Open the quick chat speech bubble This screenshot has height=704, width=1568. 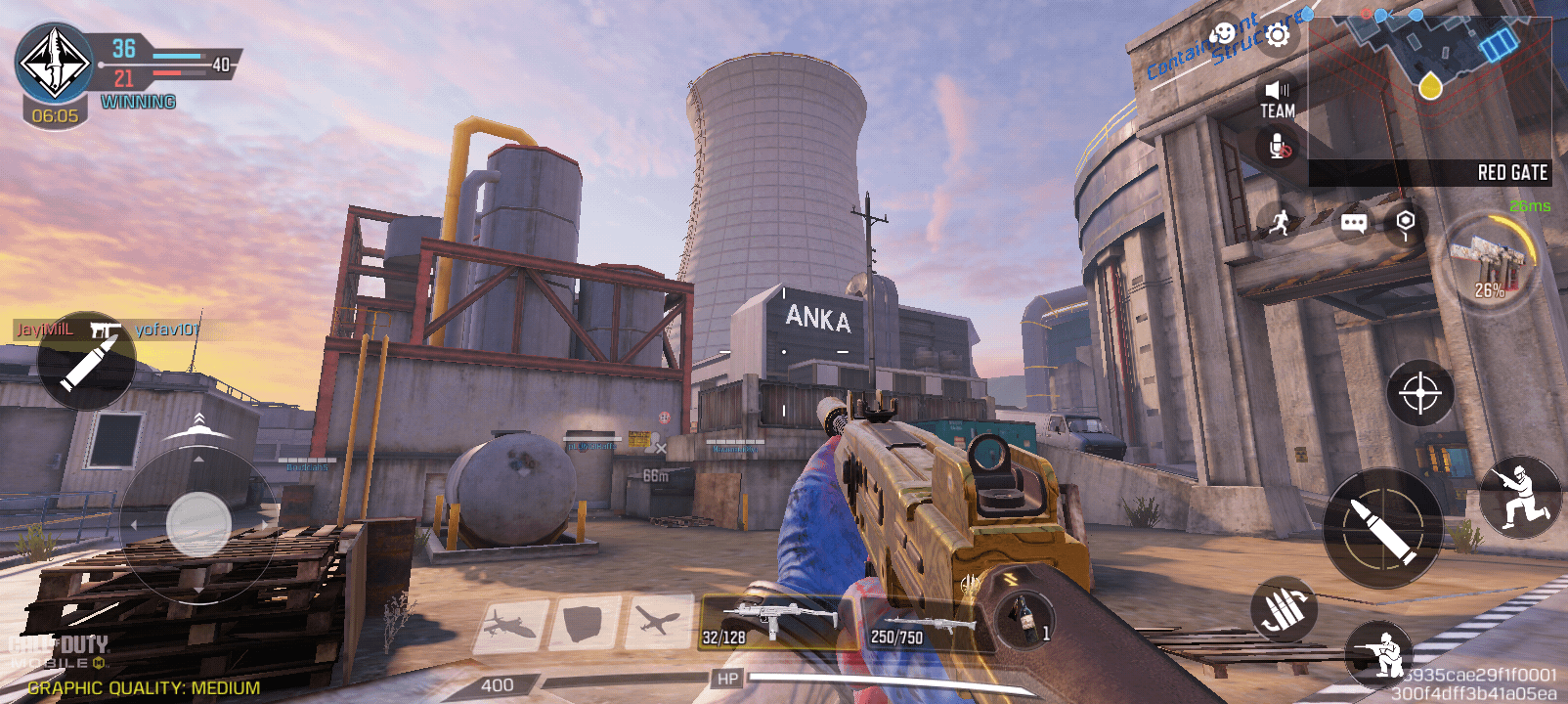point(1353,223)
